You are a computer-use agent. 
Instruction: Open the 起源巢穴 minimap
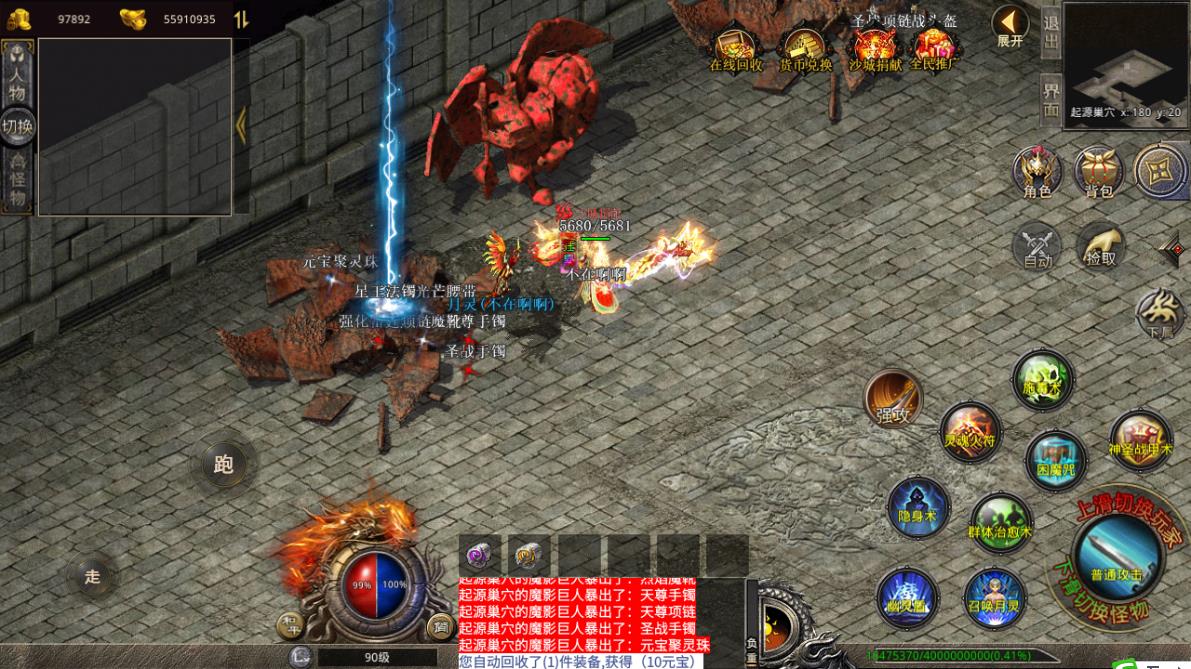click(1125, 60)
